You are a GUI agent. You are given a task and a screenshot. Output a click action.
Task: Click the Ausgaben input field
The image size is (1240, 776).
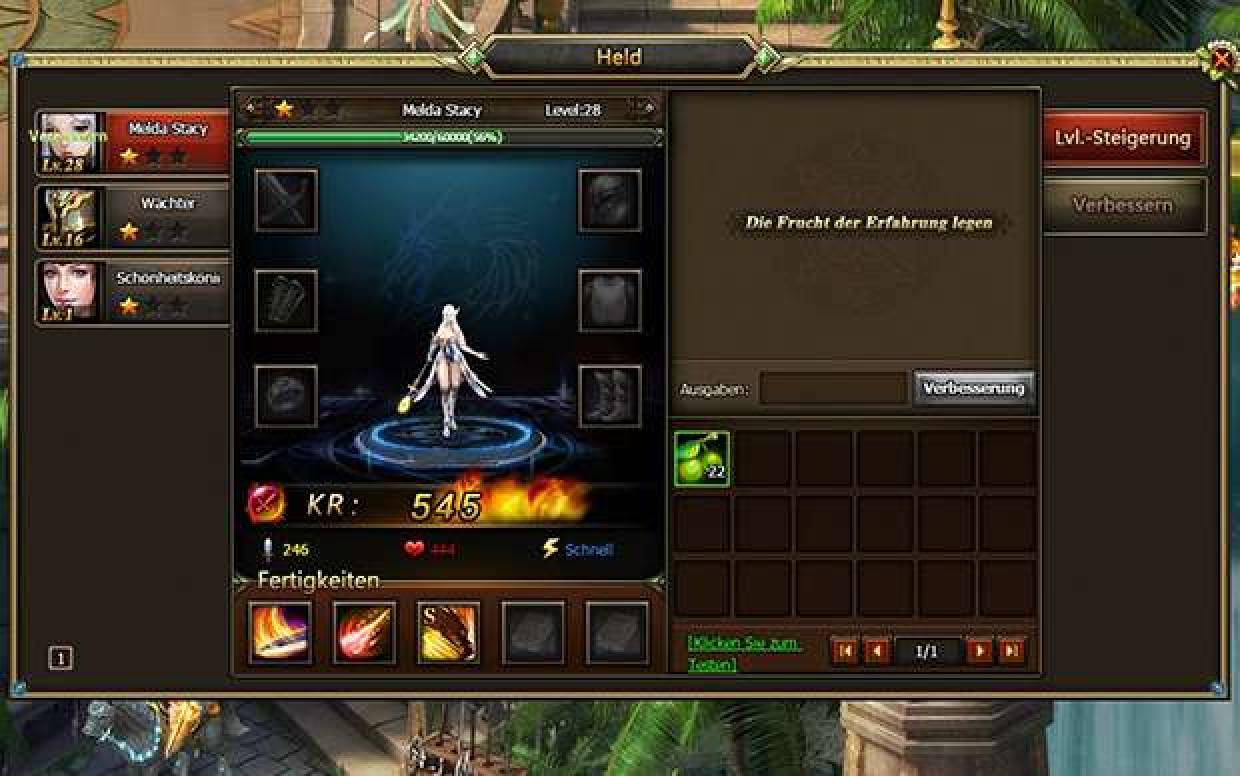[x=833, y=389]
